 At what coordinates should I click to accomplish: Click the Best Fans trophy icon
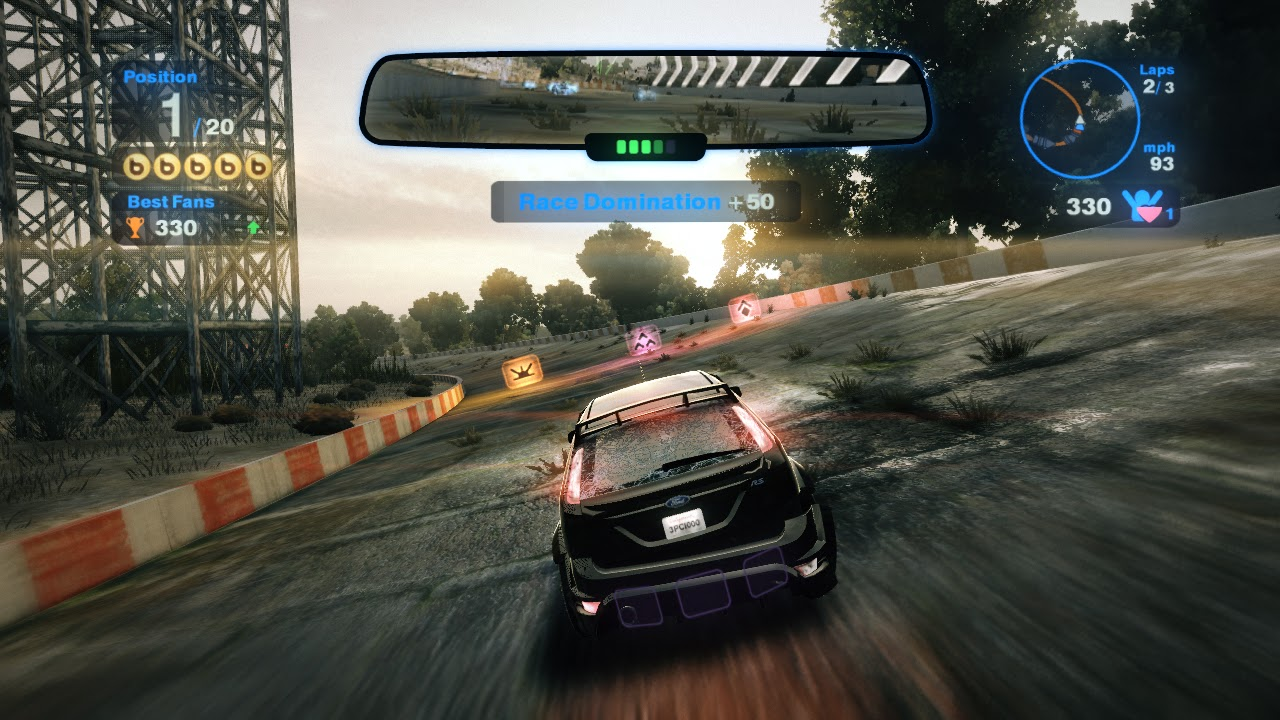click(x=135, y=228)
